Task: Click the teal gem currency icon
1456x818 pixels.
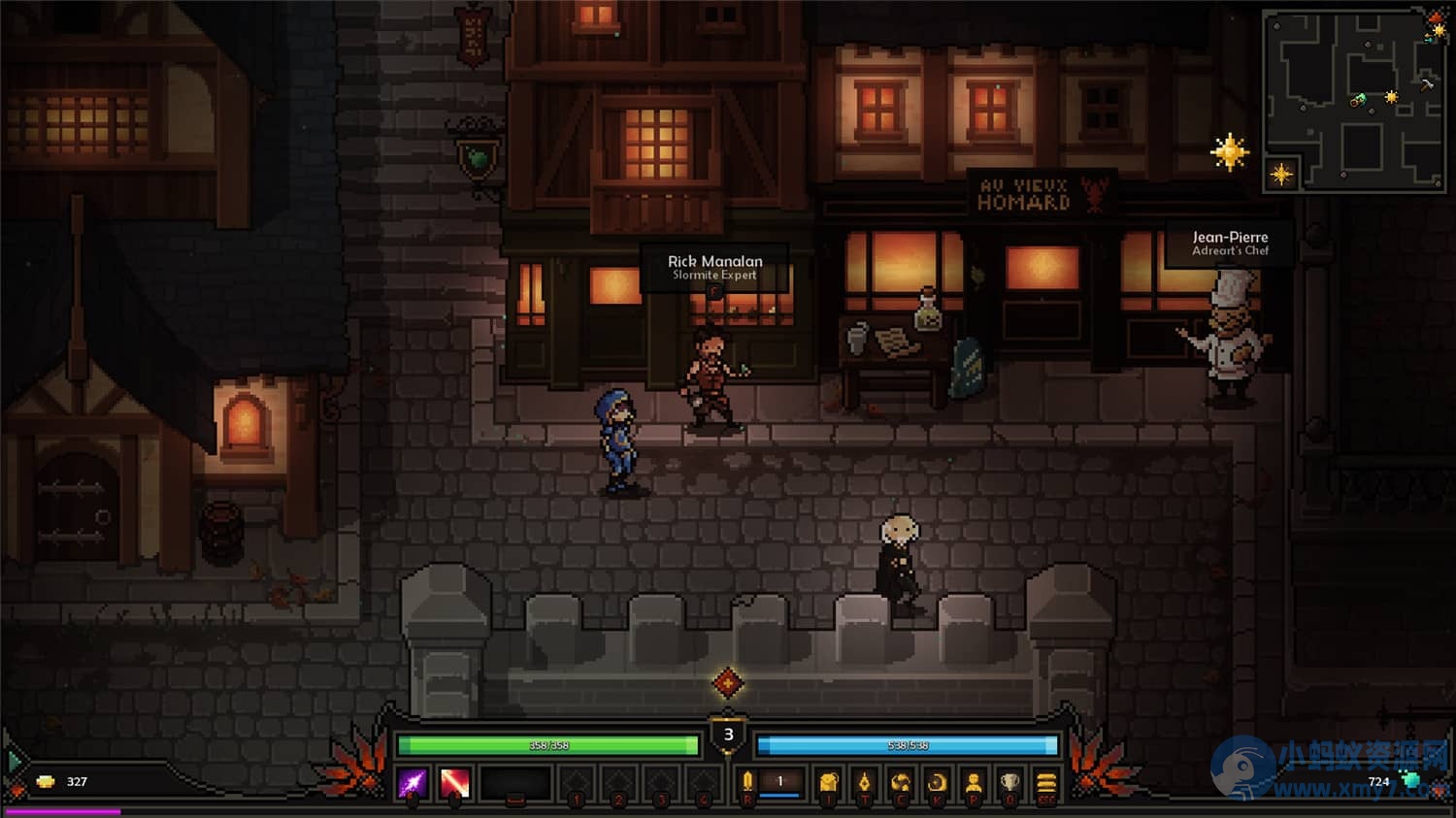Action: (1411, 780)
